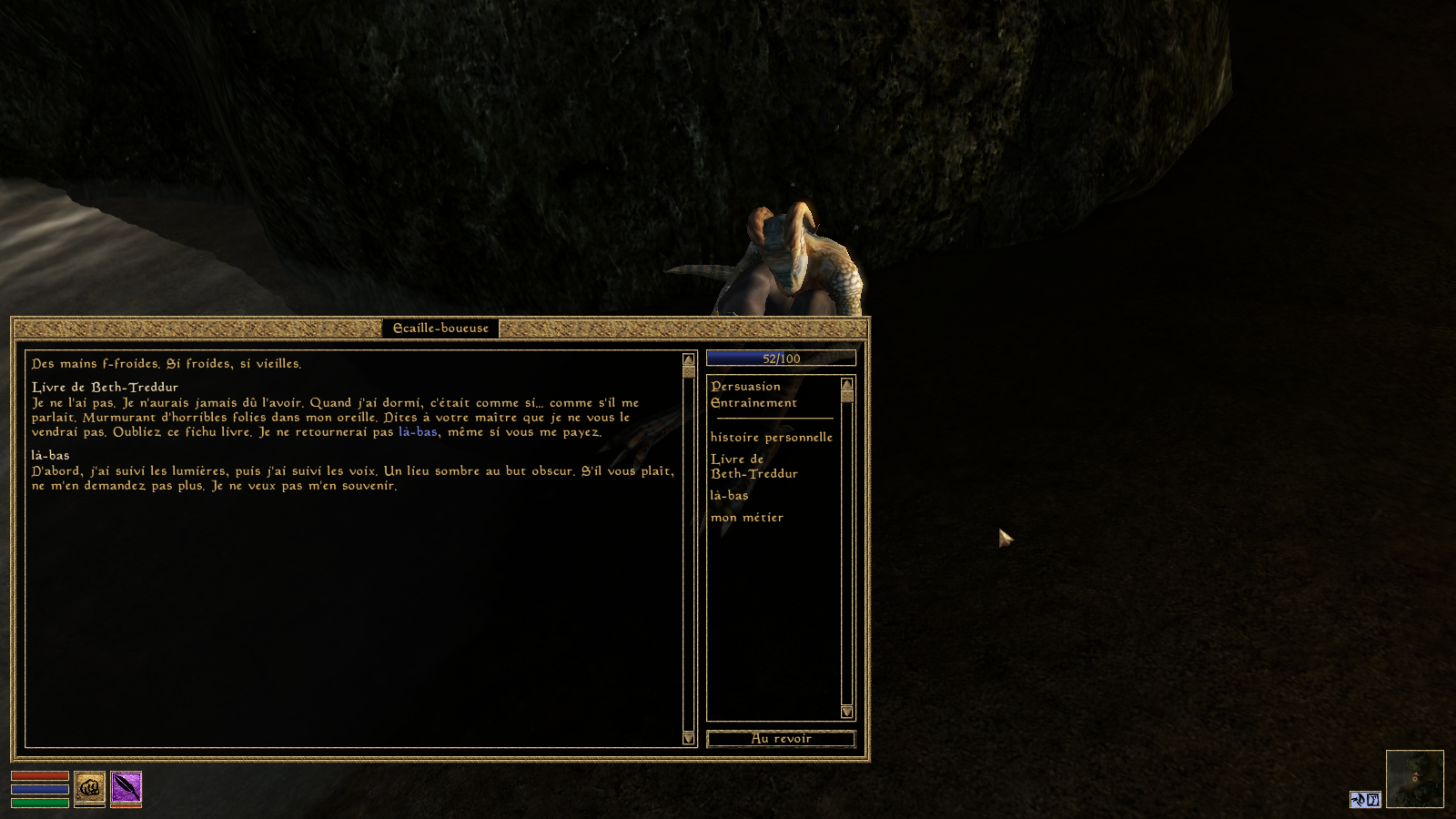Click the fist weapon icon
The width and height of the screenshot is (1456, 819).
point(89,787)
